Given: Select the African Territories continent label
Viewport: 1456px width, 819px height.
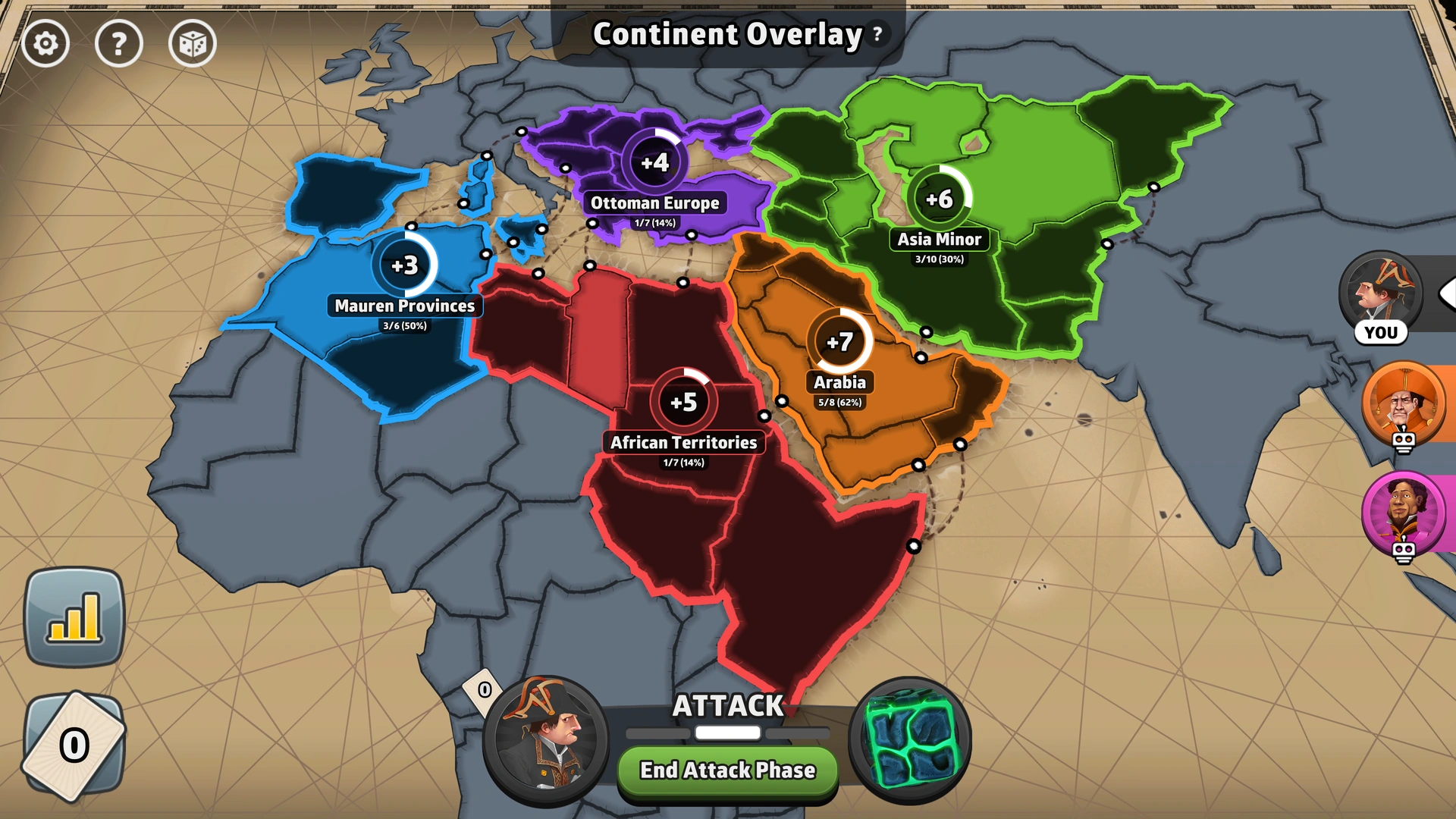Looking at the screenshot, I should coord(685,444).
